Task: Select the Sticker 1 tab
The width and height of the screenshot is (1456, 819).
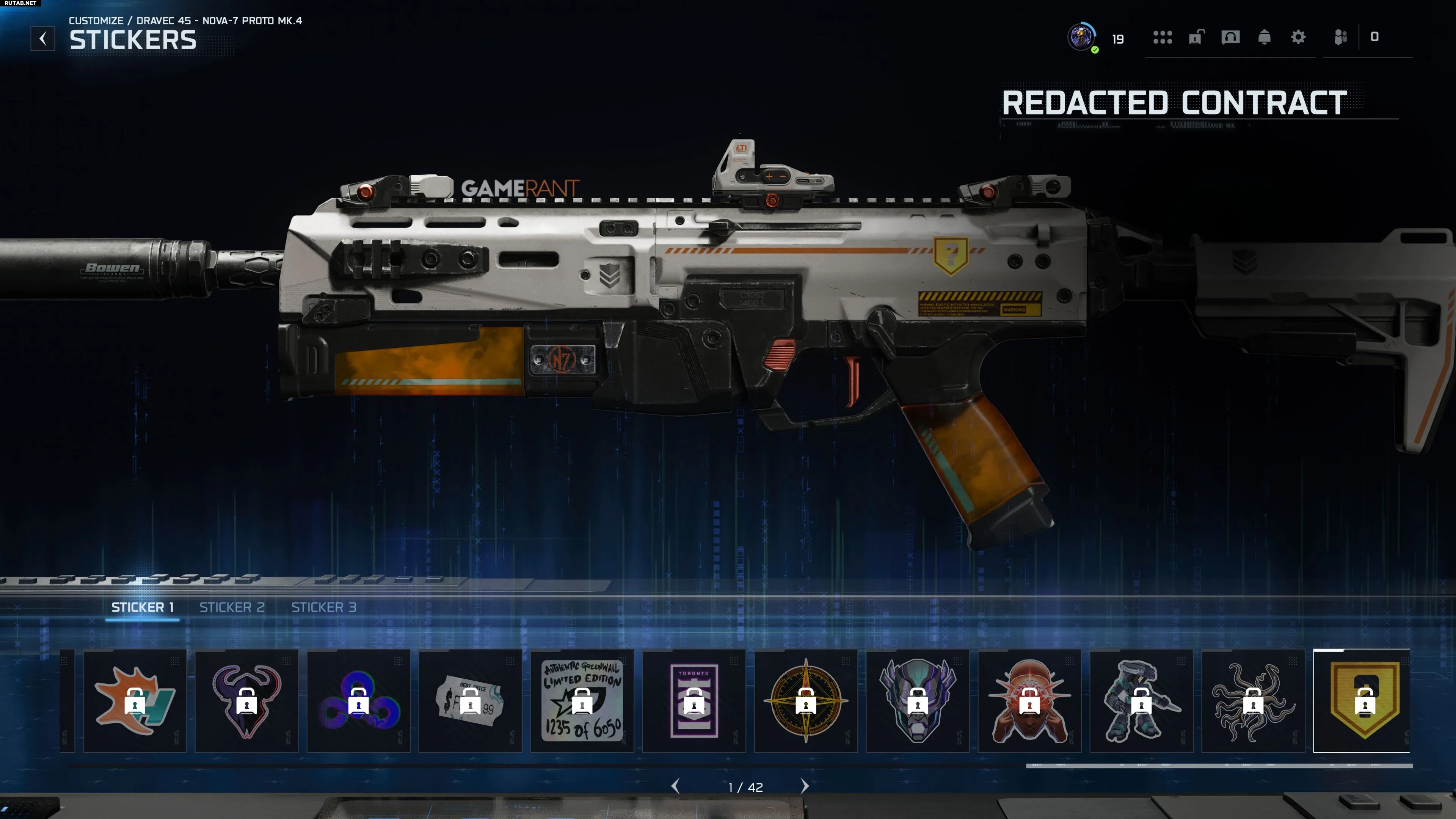Action: click(142, 607)
